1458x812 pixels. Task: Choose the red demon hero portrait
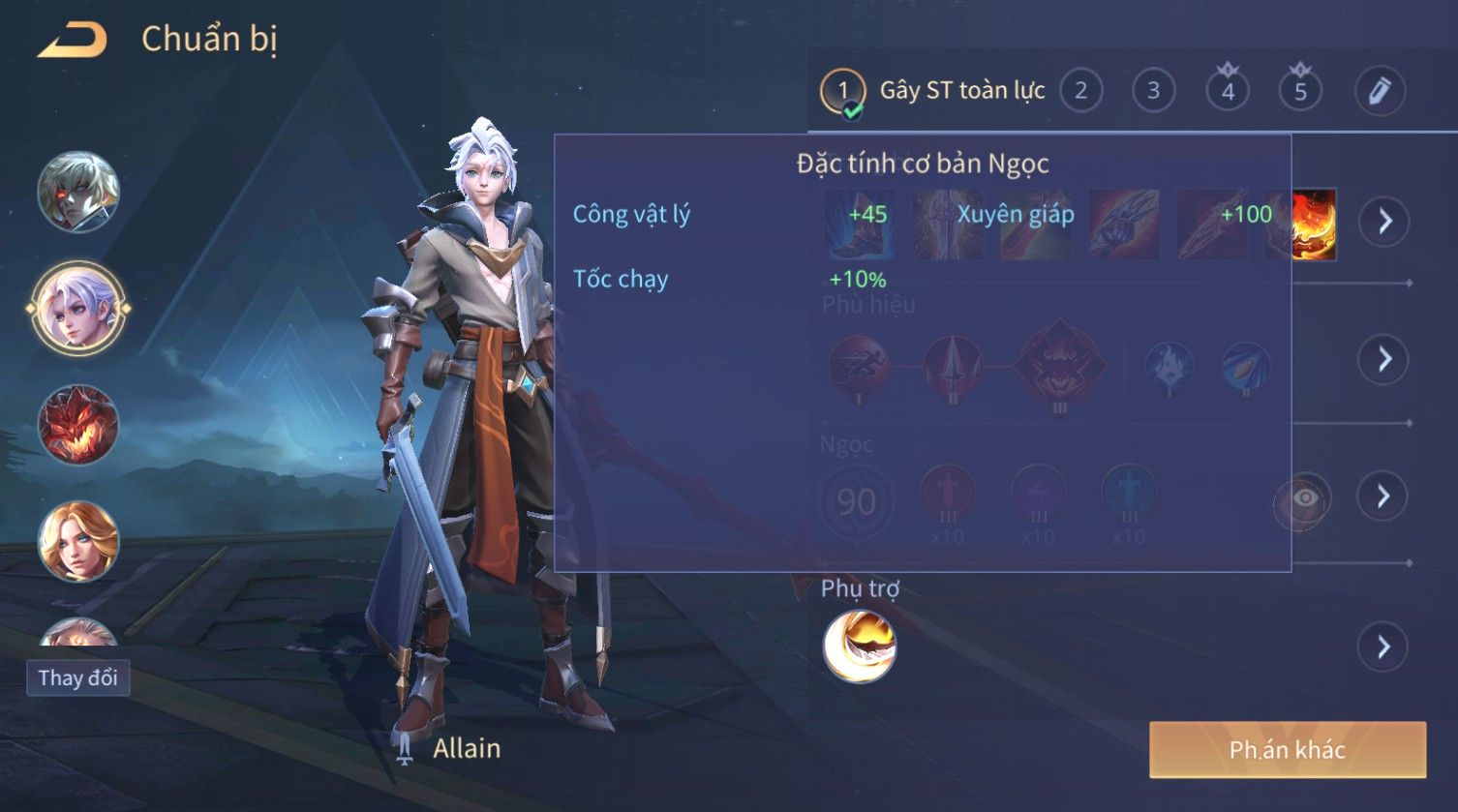tap(78, 425)
